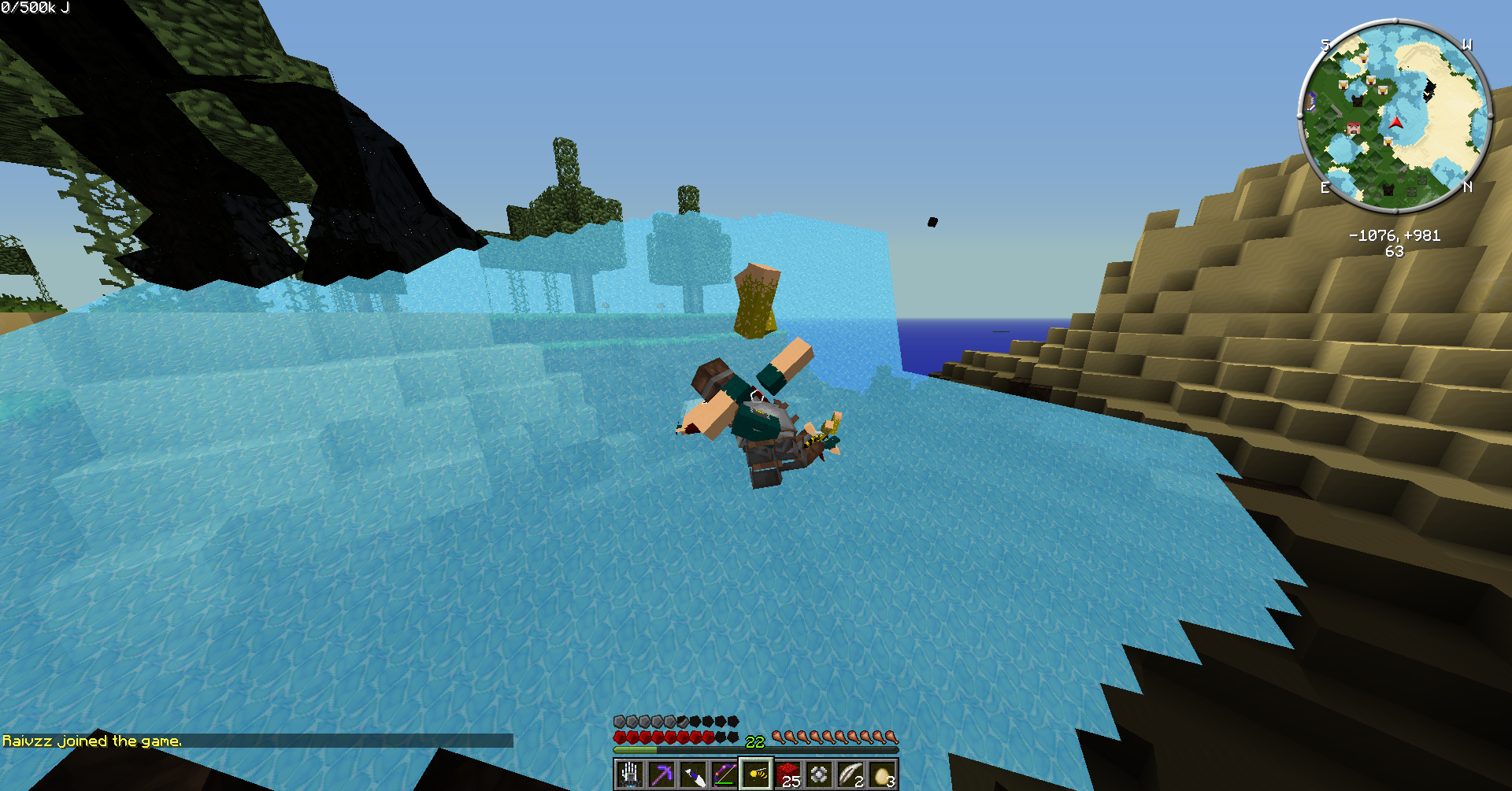1512x791 pixels.
Task: Click the player head marker on minimap
Action: (x=1353, y=128)
